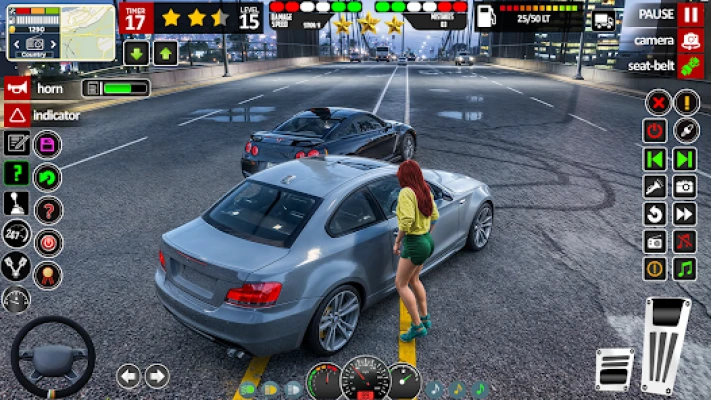Tap the left steer arrow
This screenshot has width=711, height=400.
point(129,376)
